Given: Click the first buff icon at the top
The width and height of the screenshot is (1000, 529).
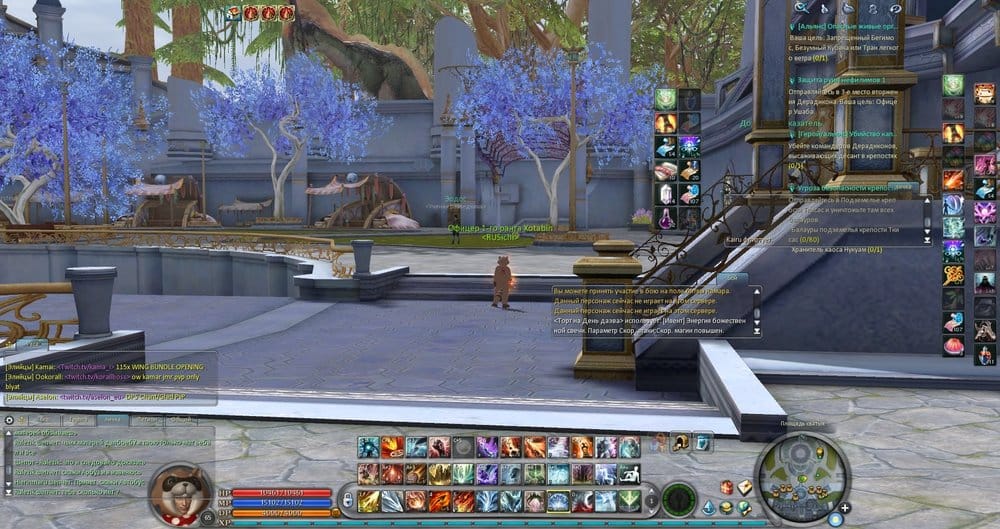Looking at the screenshot, I should (x=234, y=13).
